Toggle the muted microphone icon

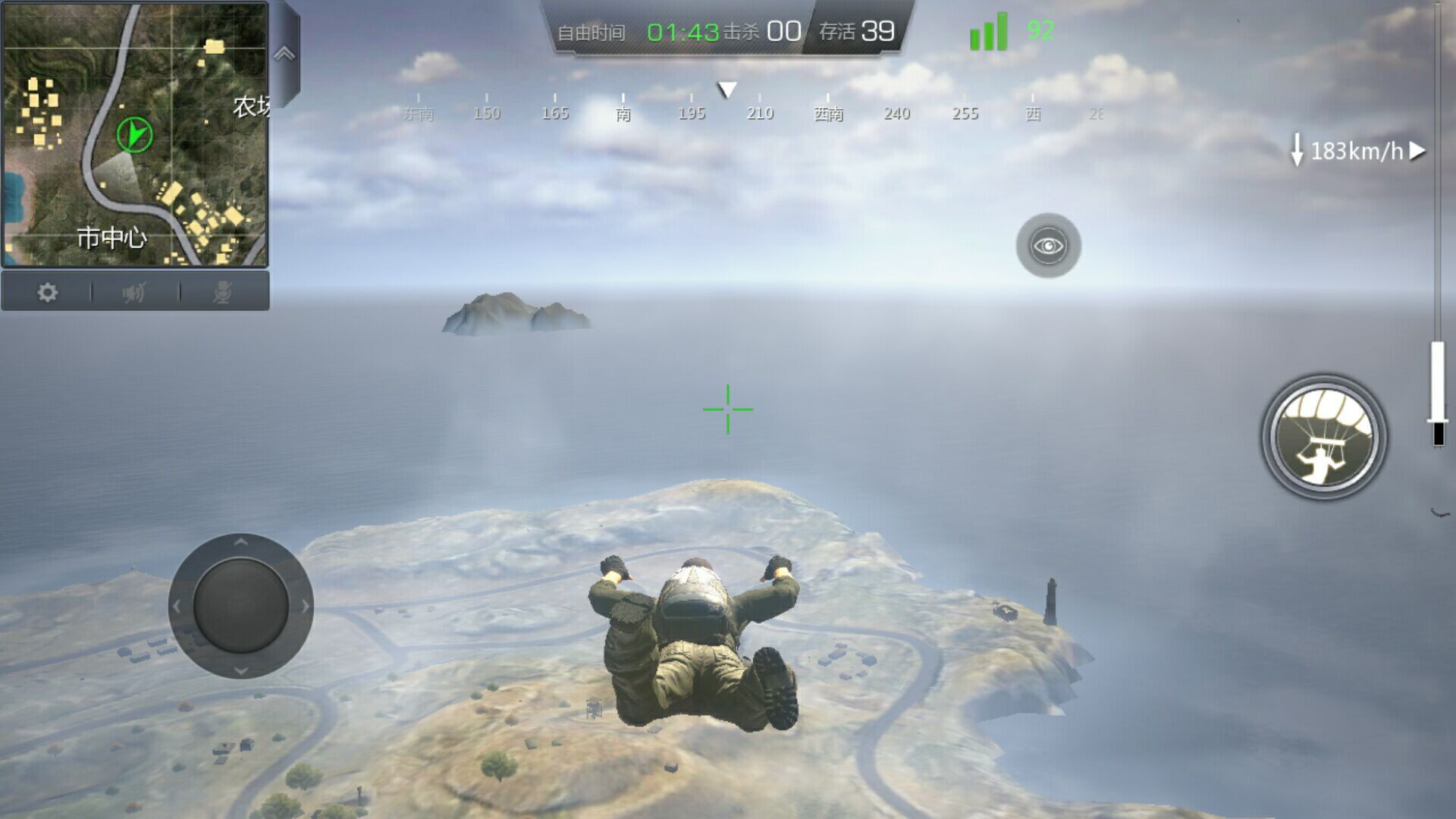coord(222,292)
